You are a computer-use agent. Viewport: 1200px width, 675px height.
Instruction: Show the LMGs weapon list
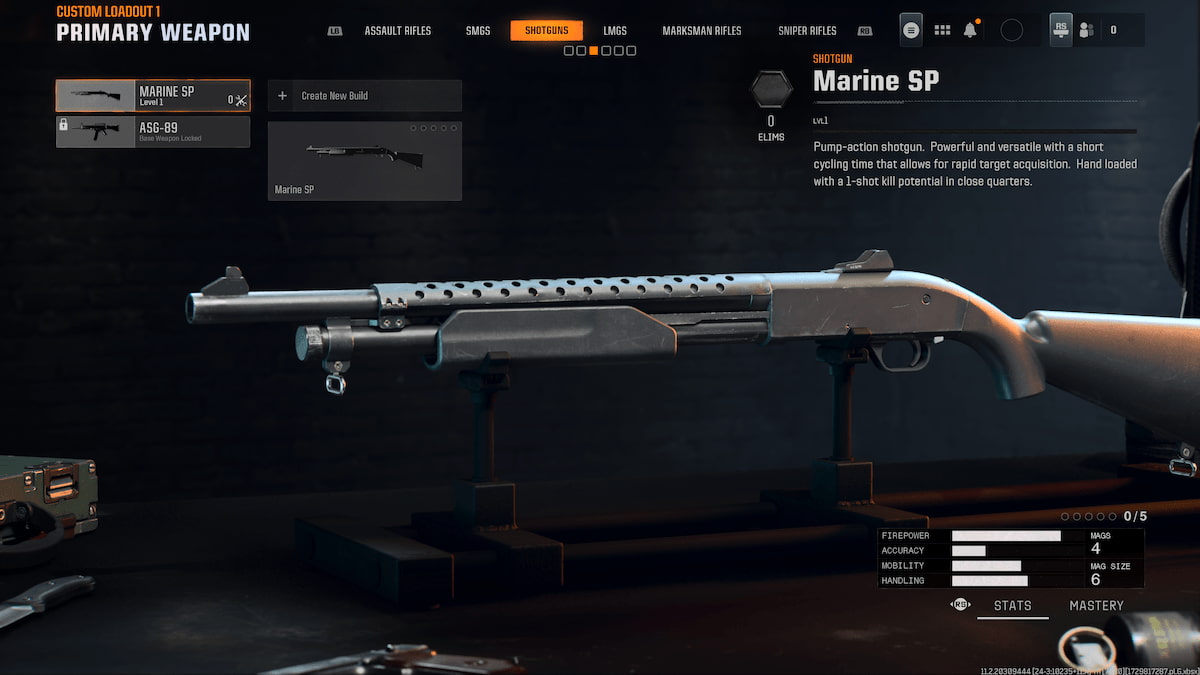pos(615,31)
